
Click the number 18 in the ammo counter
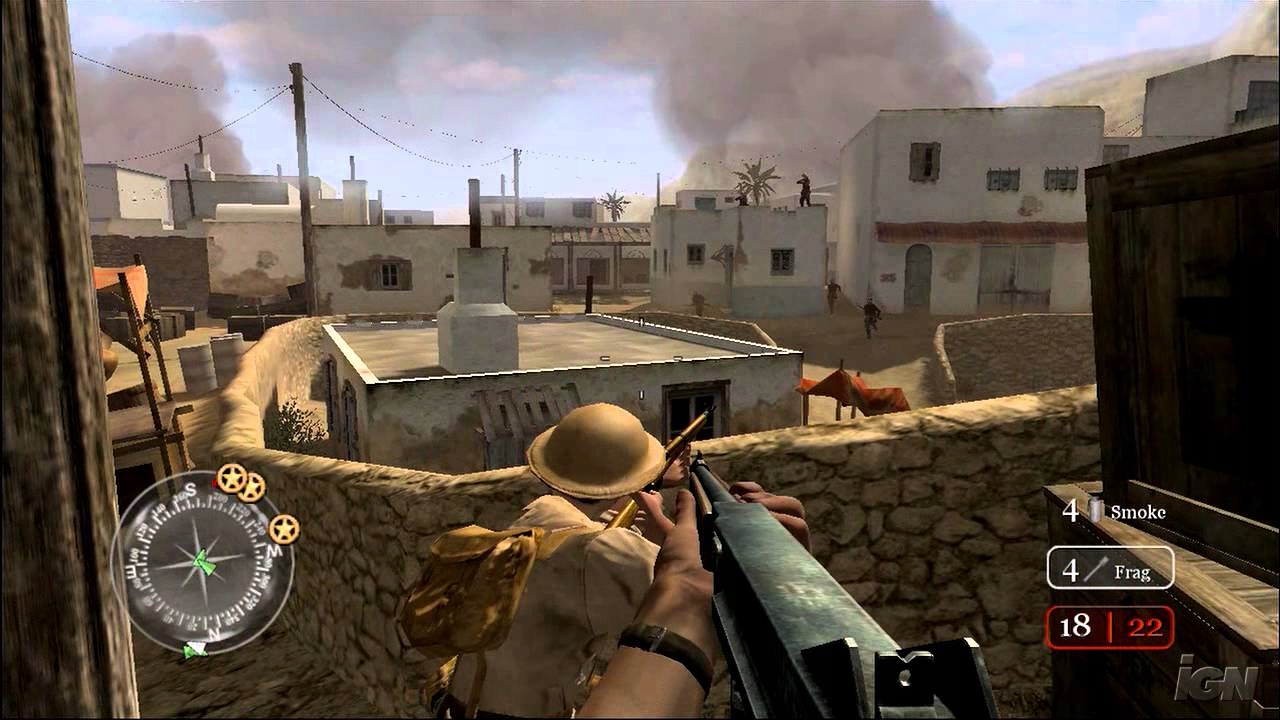click(x=1075, y=626)
